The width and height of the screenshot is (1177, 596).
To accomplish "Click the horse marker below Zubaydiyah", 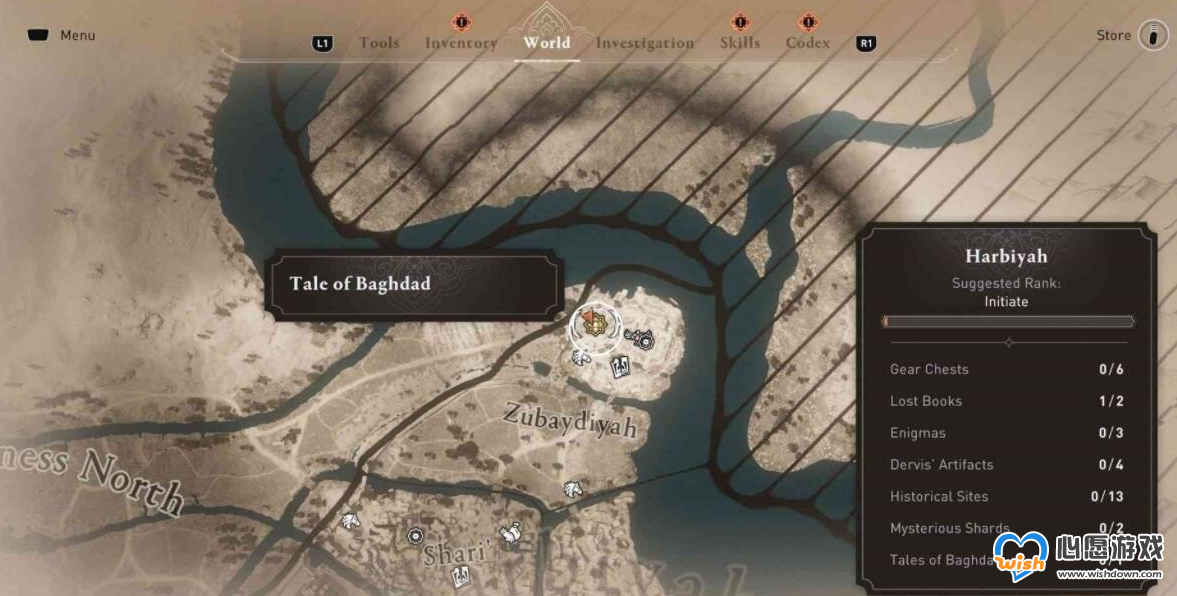I will point(571,489).
